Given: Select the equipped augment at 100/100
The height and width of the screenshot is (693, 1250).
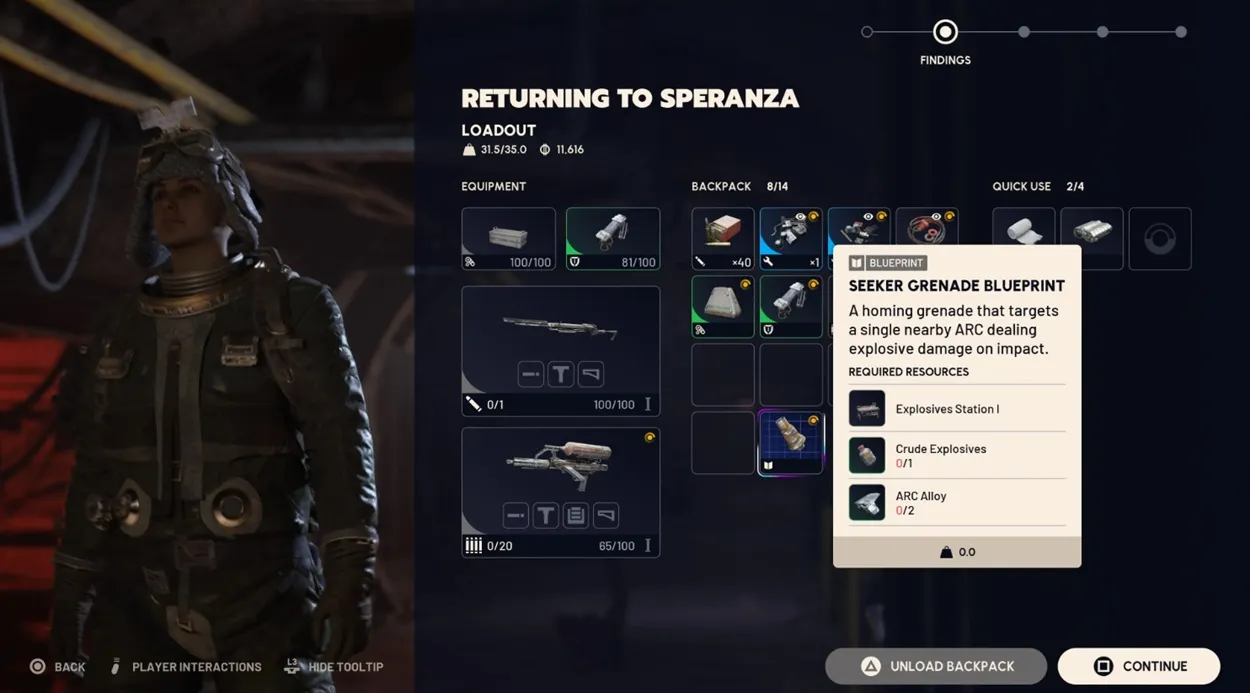Looking at the screenshot, I should click(508, 239).
